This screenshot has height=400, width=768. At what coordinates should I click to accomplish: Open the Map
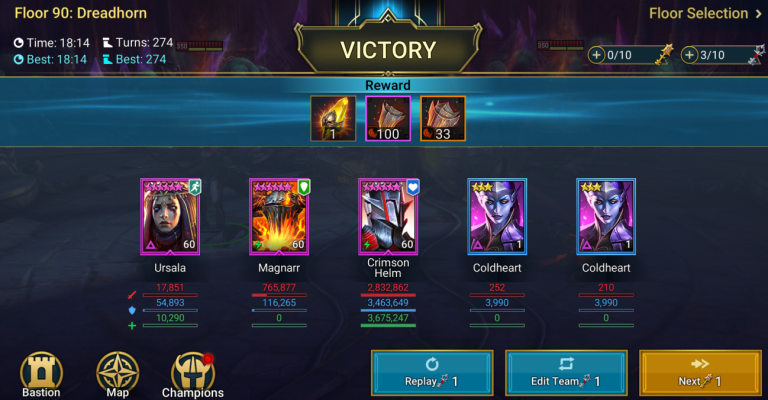click(117, 374)
